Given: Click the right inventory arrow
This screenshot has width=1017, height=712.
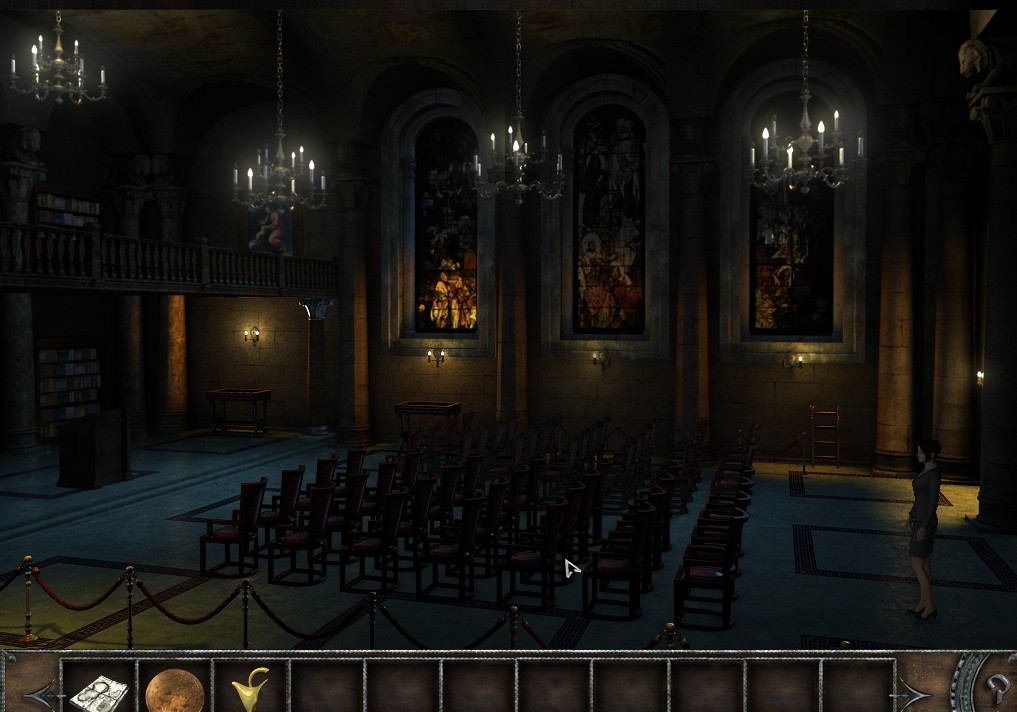Looking at the screenshot, I should 914,691.
